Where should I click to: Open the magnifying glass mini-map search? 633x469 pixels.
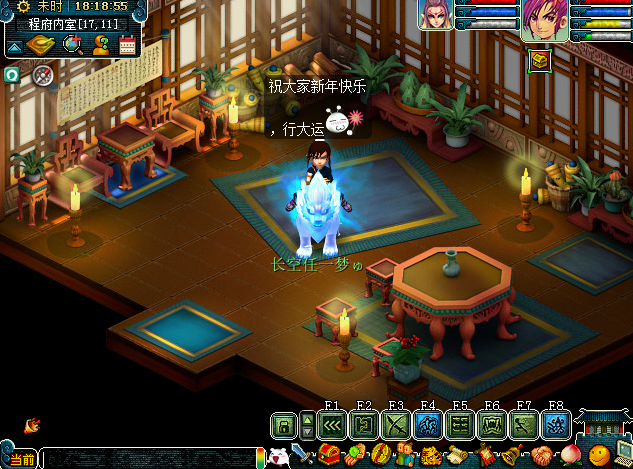[72, 44]
